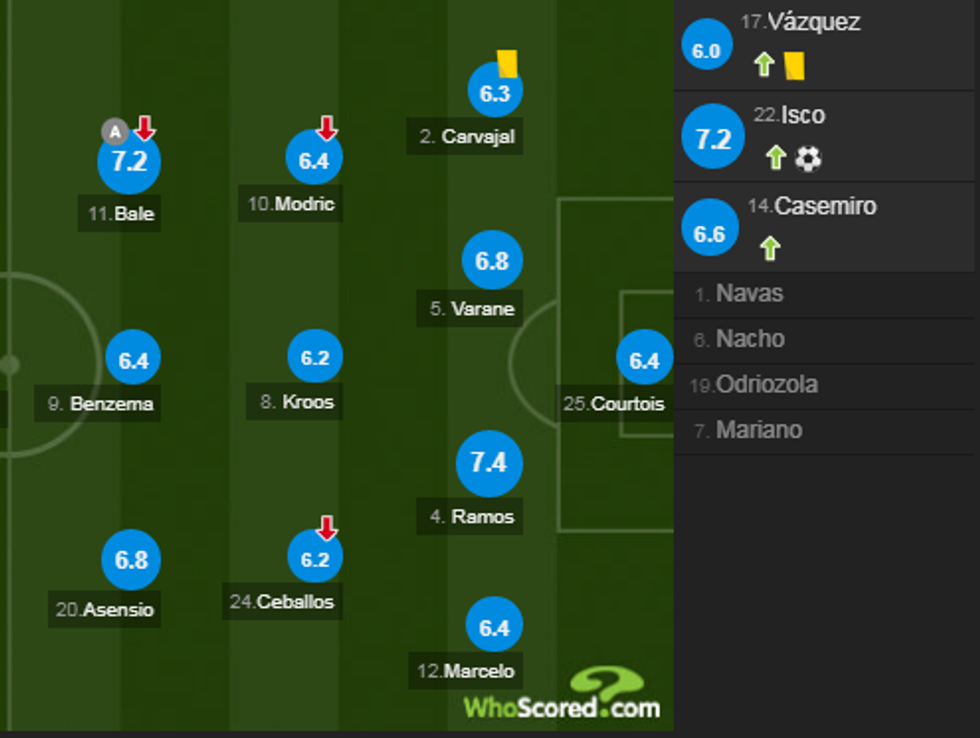Select Bale's 7.2 rating bubble
The width and height of the screenshot is (980, 738).
129,161
